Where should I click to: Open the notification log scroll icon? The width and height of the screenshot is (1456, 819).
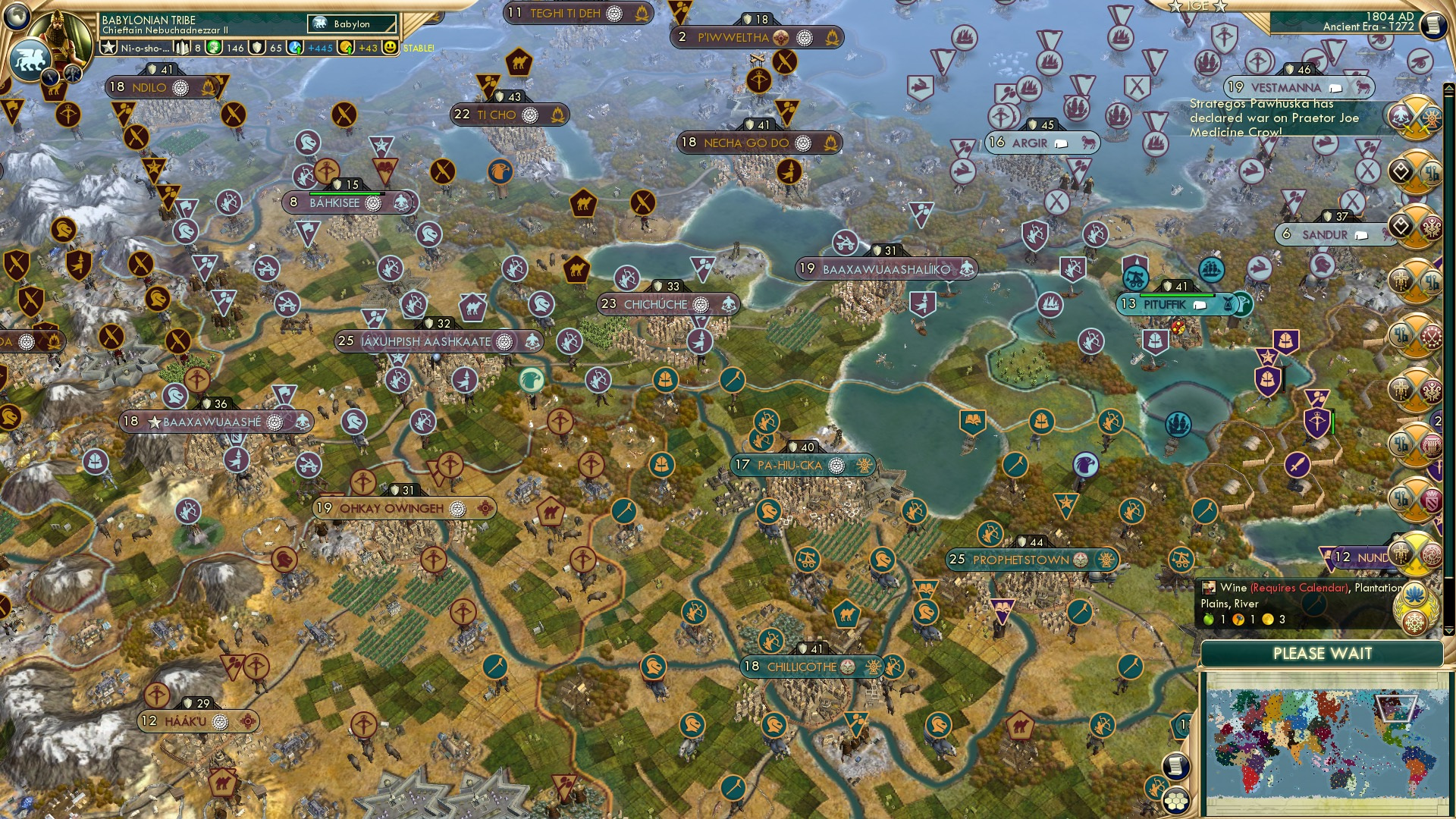1177,766
